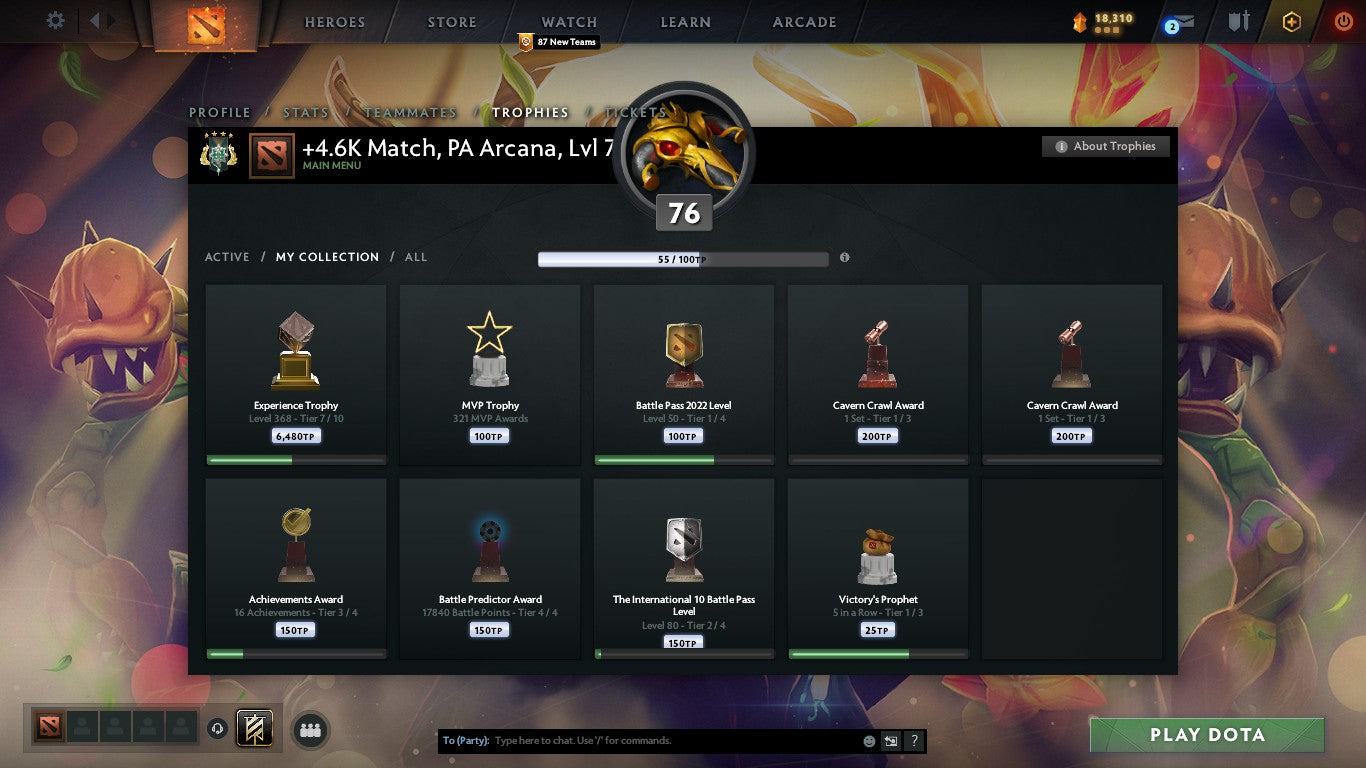Open the mail notifications showing 2 unread

tap(1180, 21)
